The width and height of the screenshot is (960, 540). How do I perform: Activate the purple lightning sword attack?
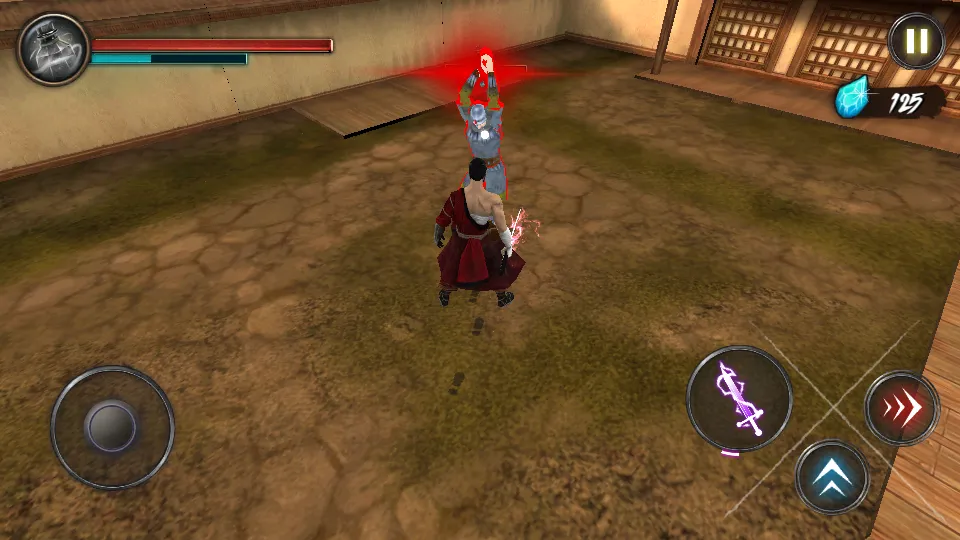click(x=739, y=398)
